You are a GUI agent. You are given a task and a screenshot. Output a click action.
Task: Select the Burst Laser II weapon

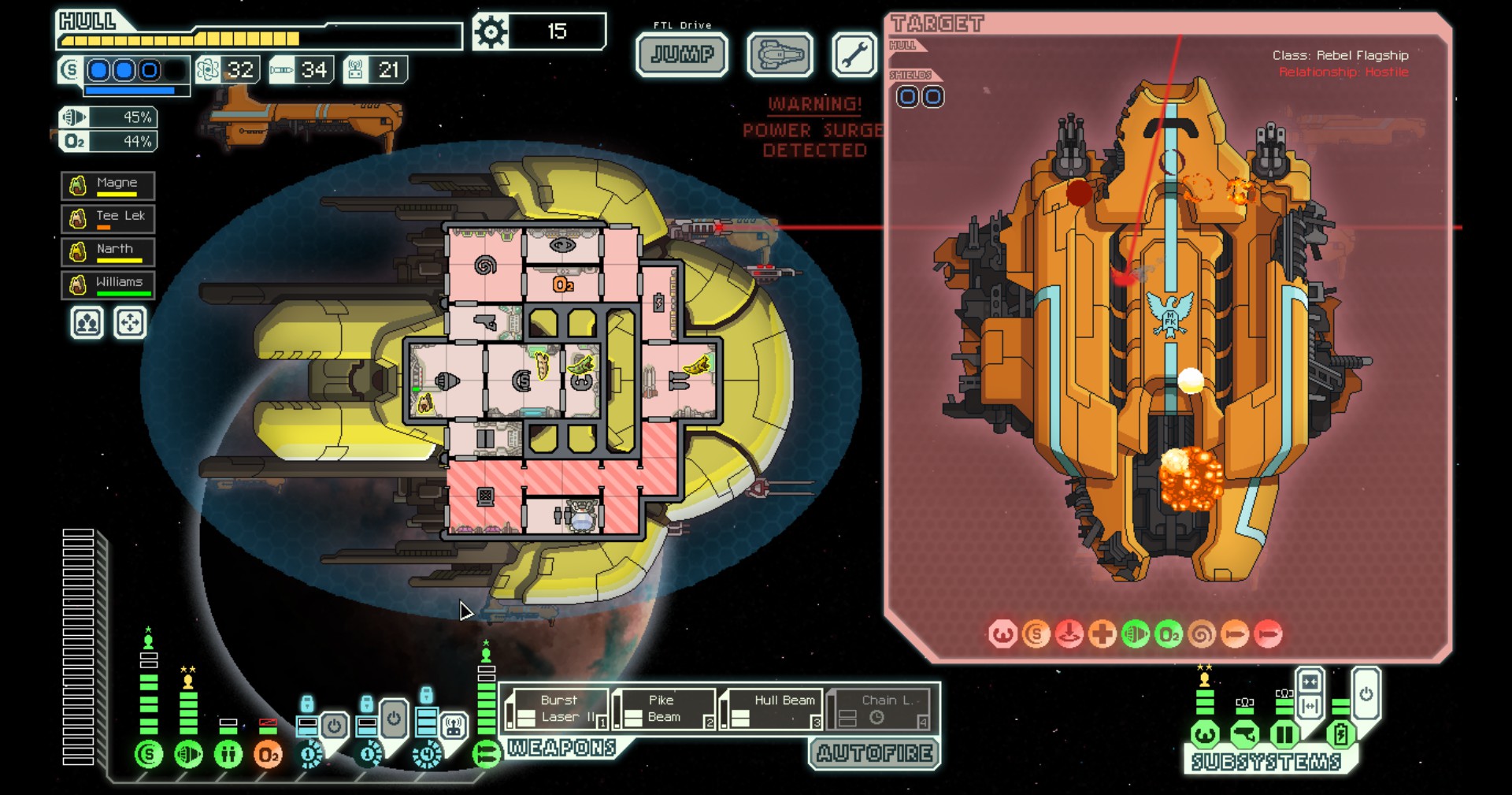pyautogui.click(x=558, y=709)
